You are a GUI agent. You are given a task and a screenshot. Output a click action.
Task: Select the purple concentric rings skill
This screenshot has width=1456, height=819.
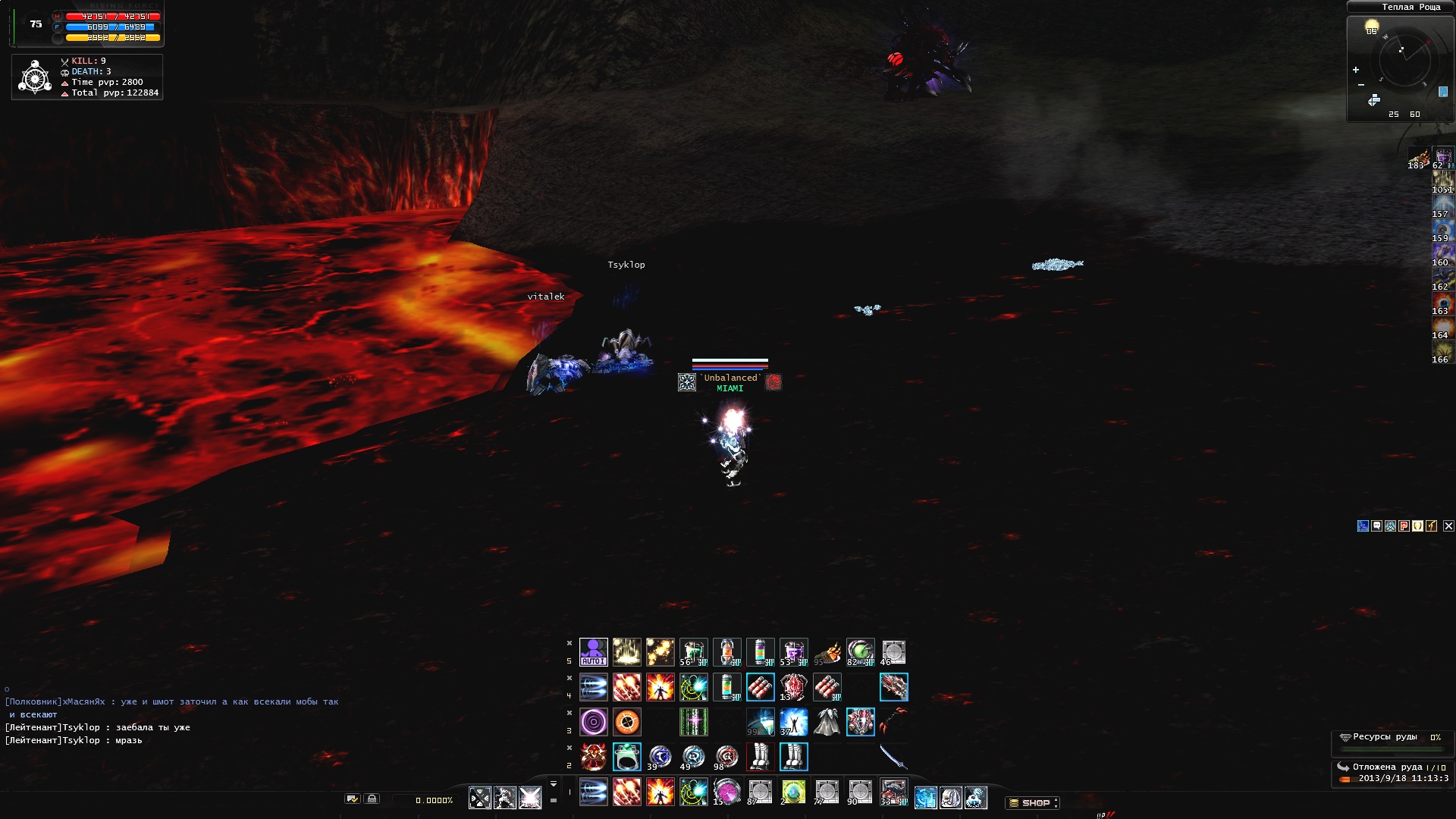(593, 722)
